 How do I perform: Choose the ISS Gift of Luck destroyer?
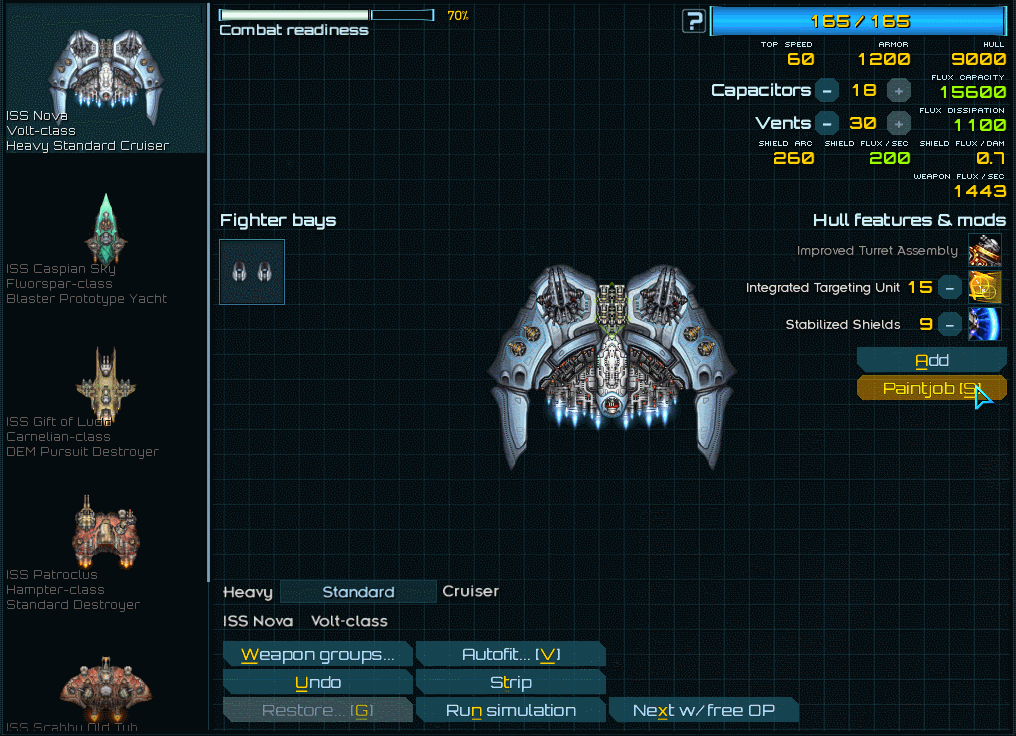point(105,402)
